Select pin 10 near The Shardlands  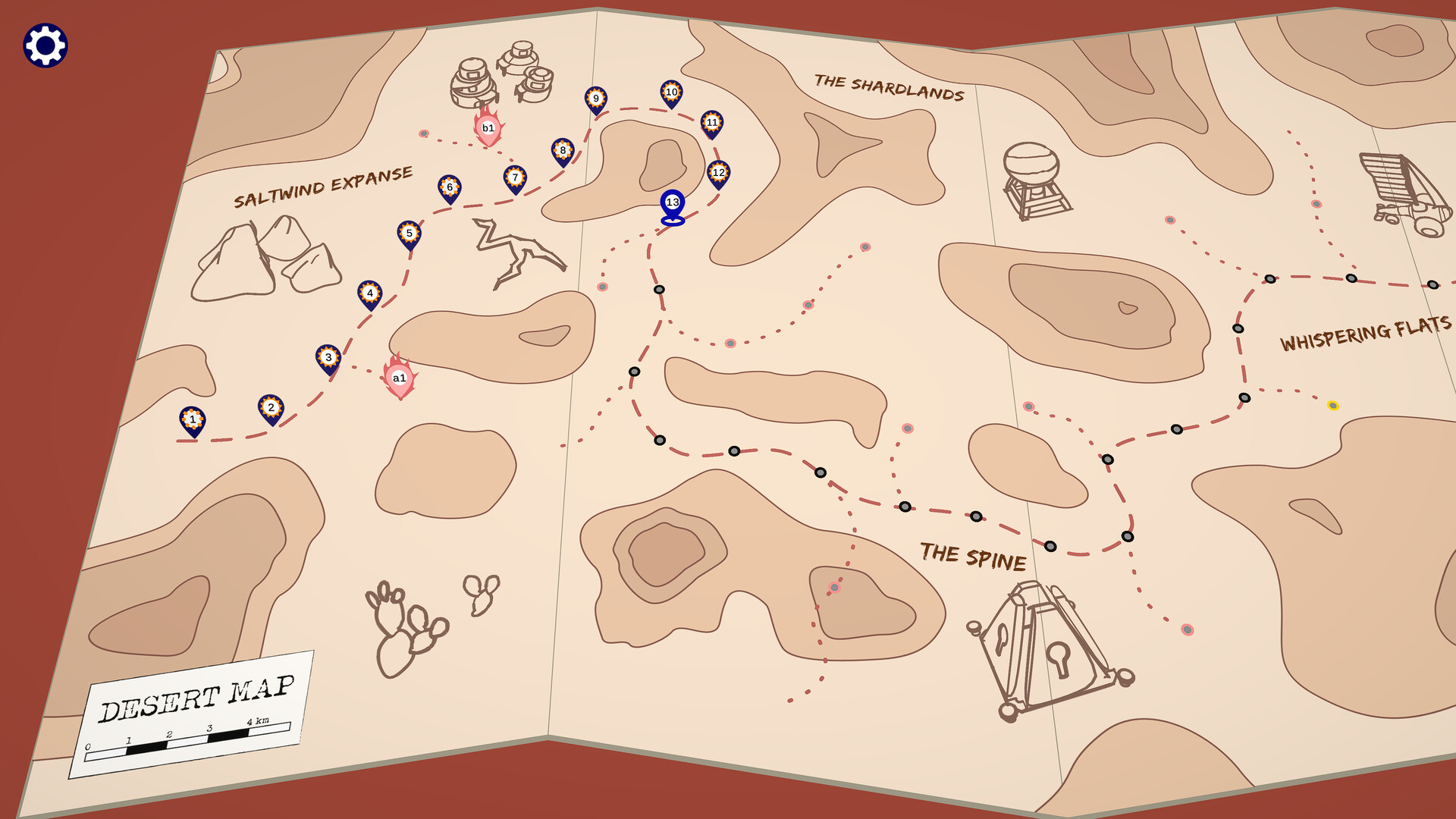[671, 91]
